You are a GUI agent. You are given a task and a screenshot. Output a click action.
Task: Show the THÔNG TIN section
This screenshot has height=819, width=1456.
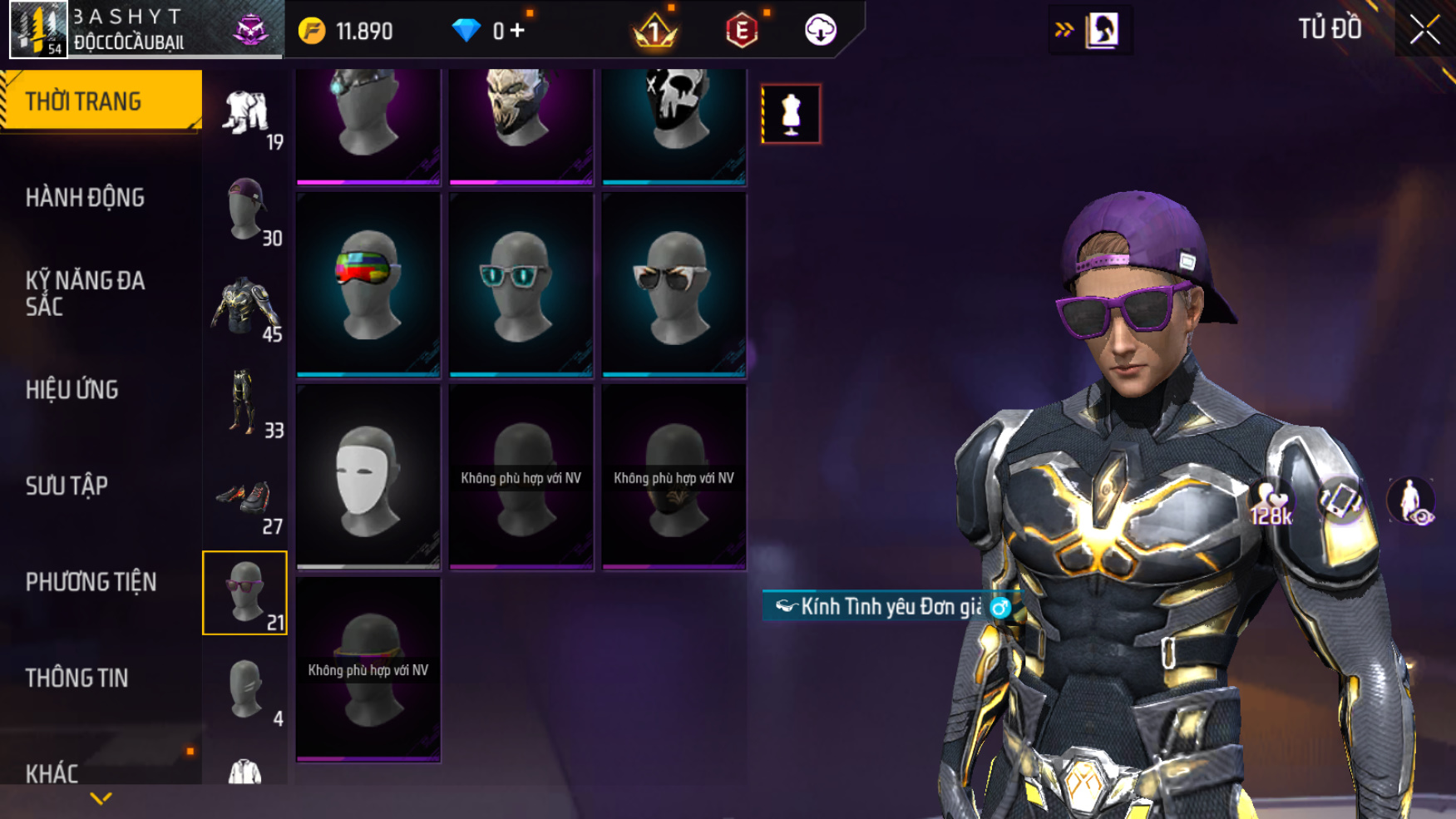77,678
